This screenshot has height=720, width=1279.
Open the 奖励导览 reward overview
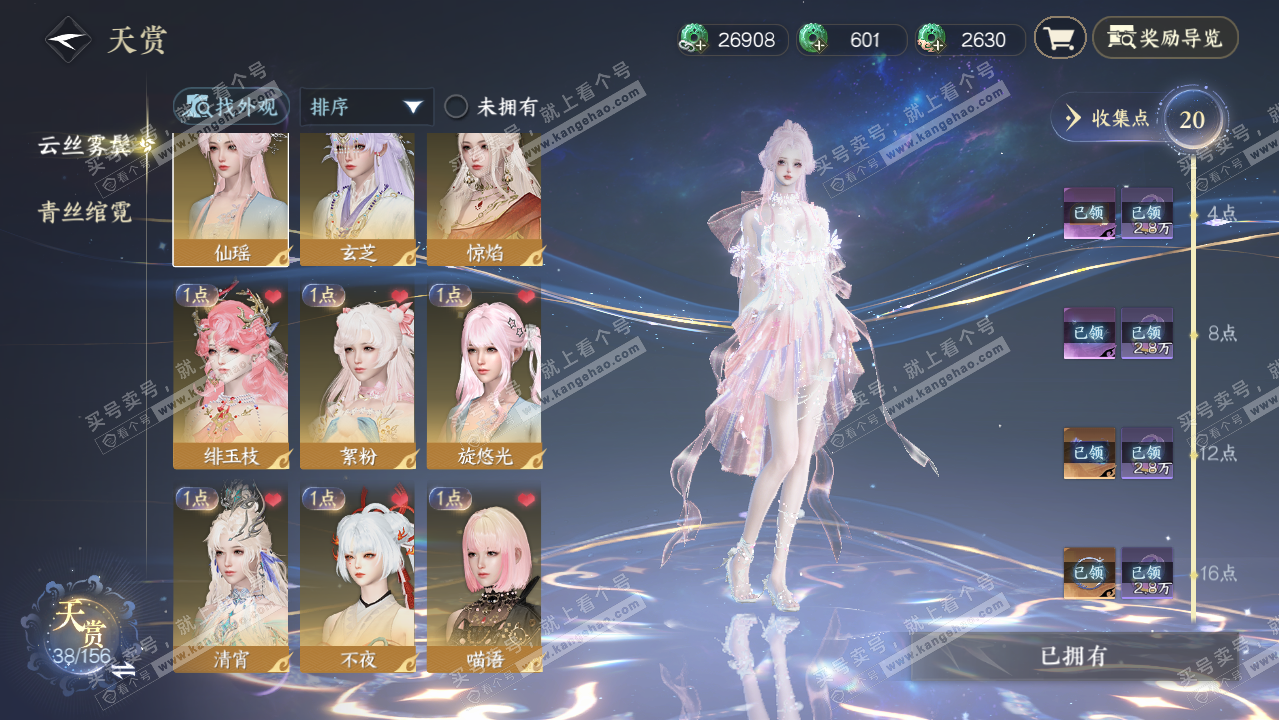[1165, 39]
